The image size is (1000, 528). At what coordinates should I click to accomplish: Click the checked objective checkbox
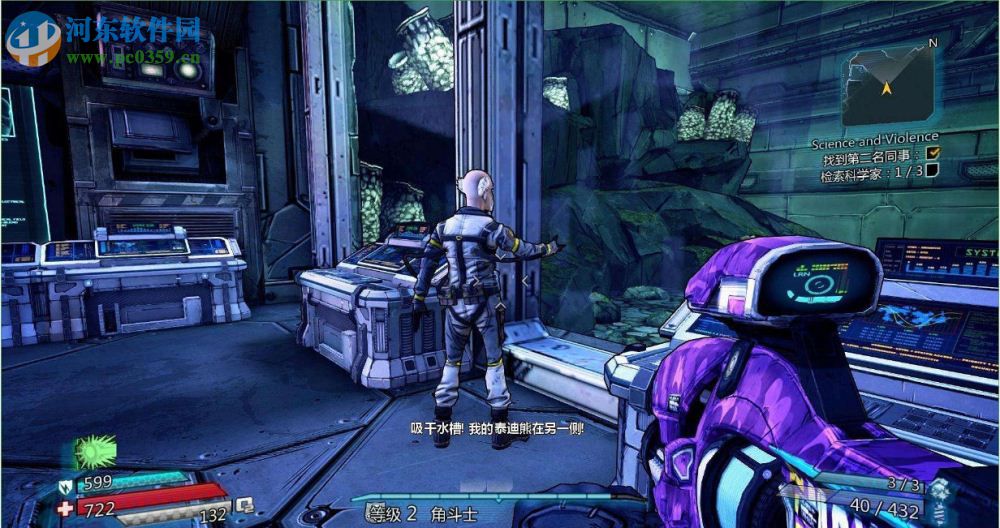[x=933, y=153]
